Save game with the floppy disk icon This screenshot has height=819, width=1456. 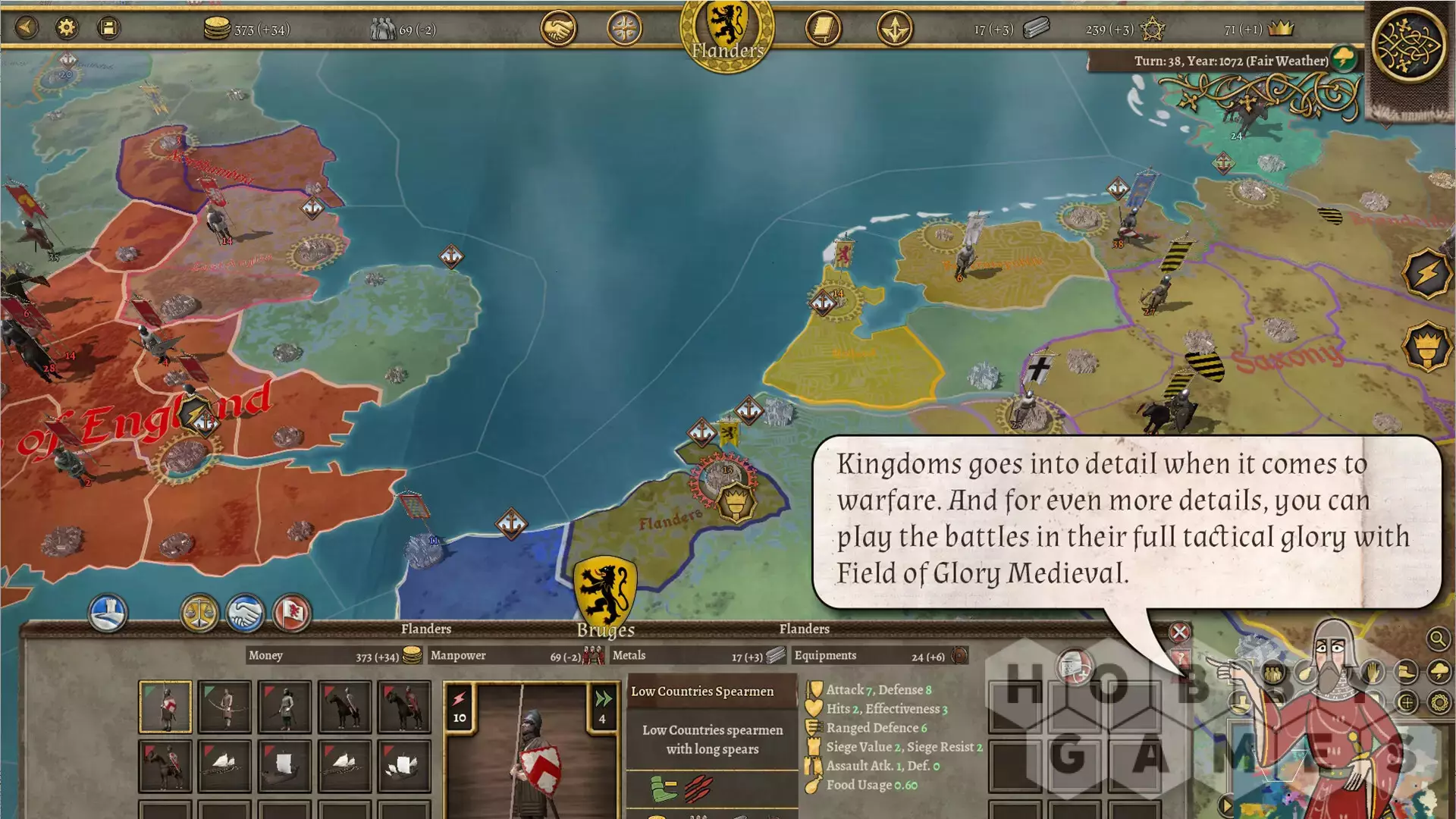click(108, 28)
